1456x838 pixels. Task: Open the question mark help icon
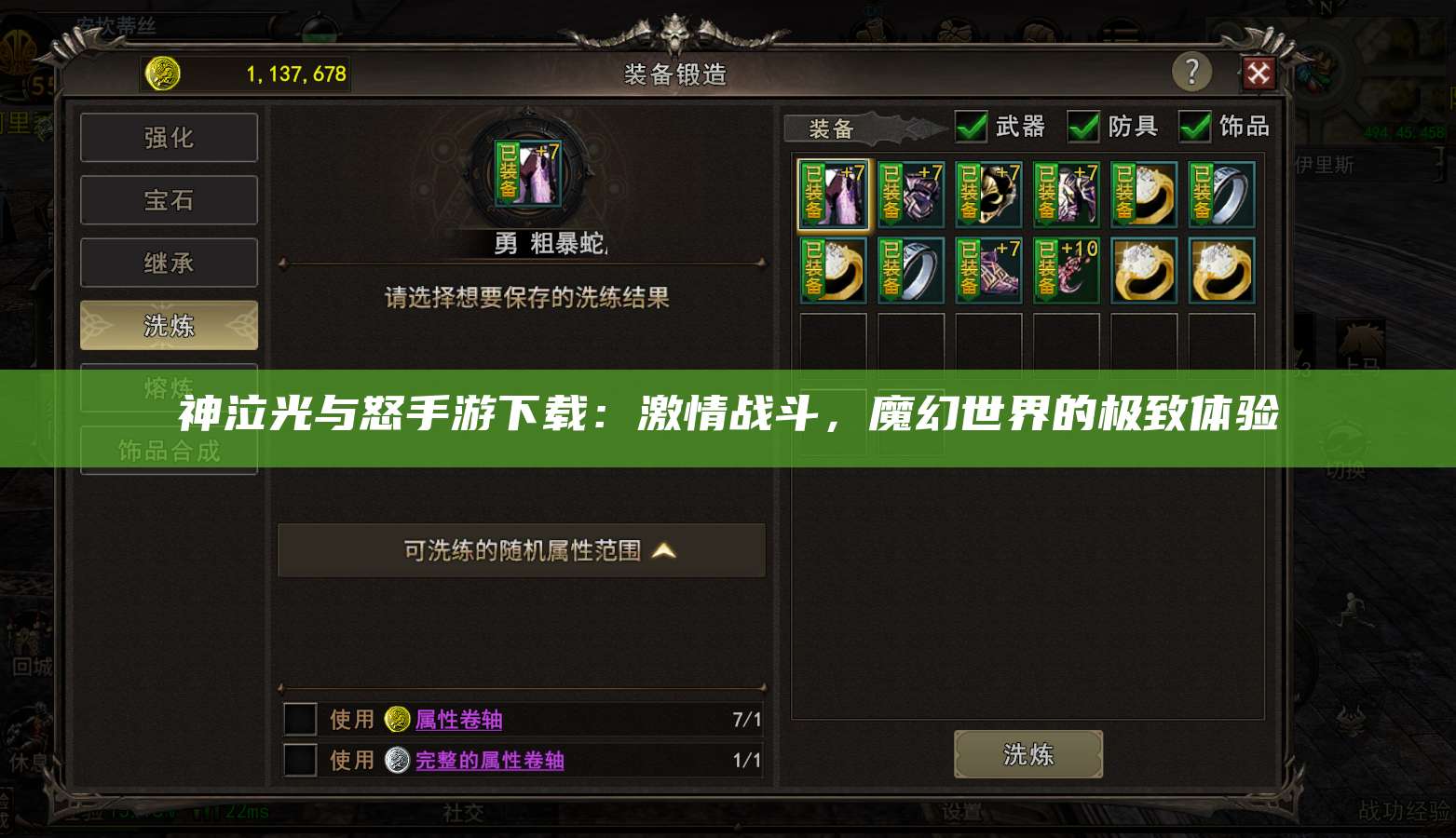[1193, 72]
